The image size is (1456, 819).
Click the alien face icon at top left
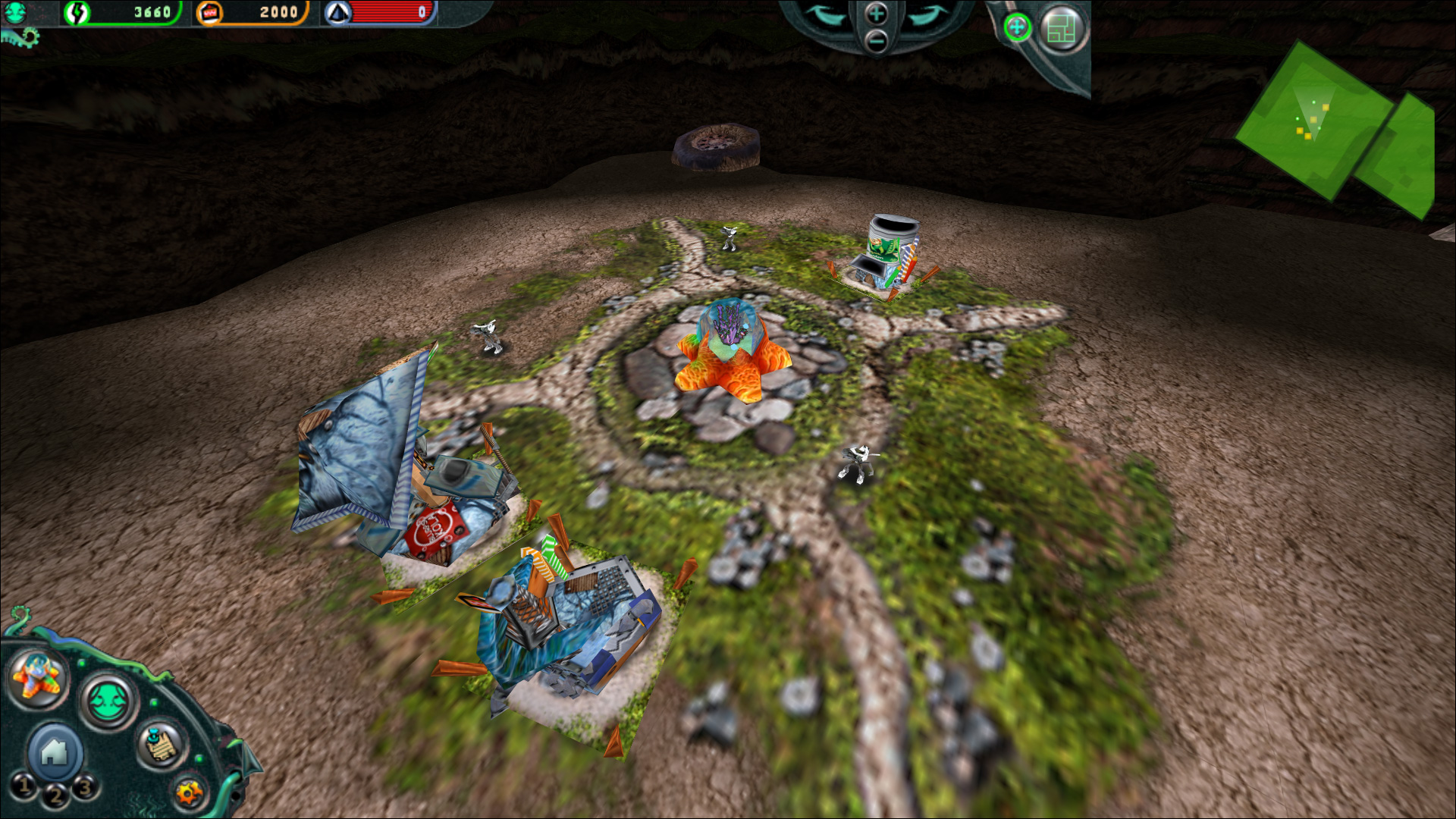pyautogui.click(x=14, y=12)
